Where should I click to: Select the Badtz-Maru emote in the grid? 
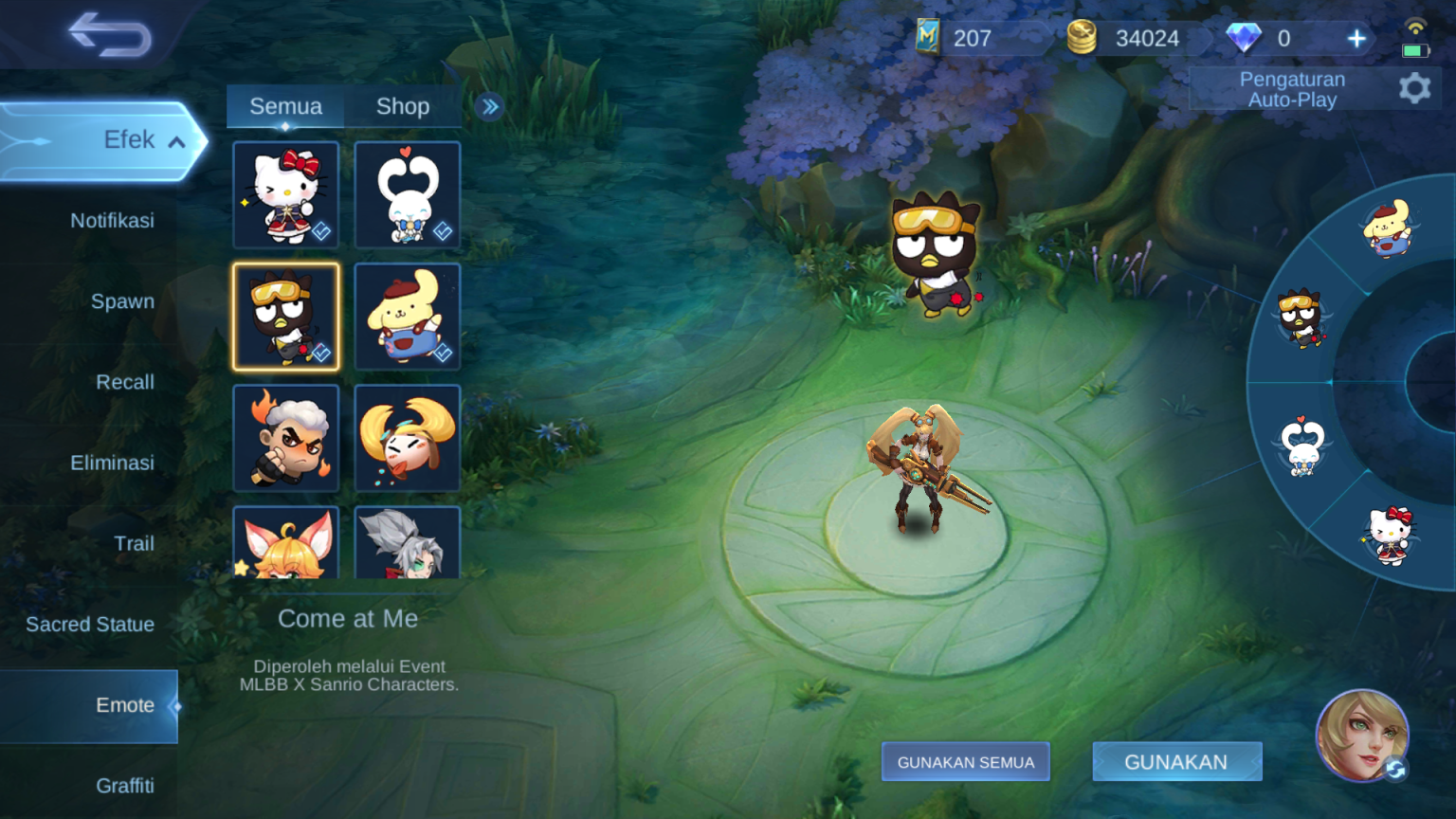(286, 316)
